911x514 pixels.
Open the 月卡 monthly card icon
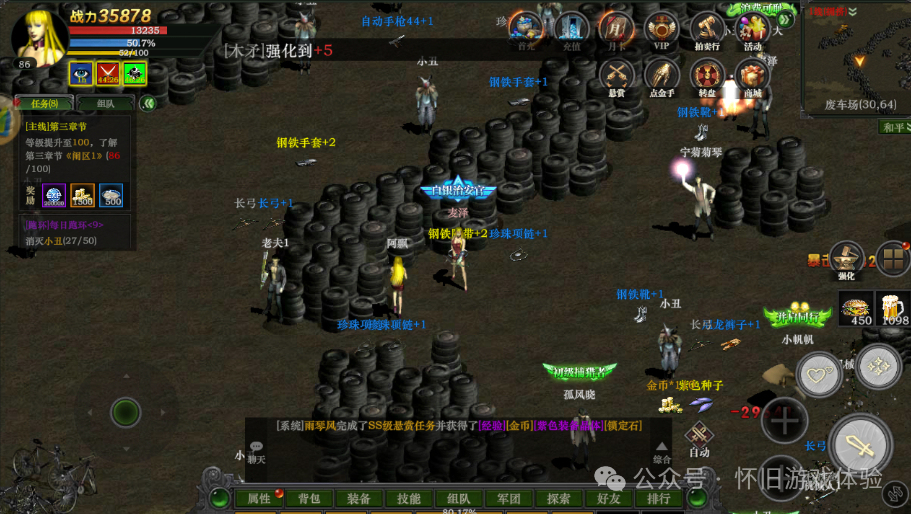(x=615, y=29)
